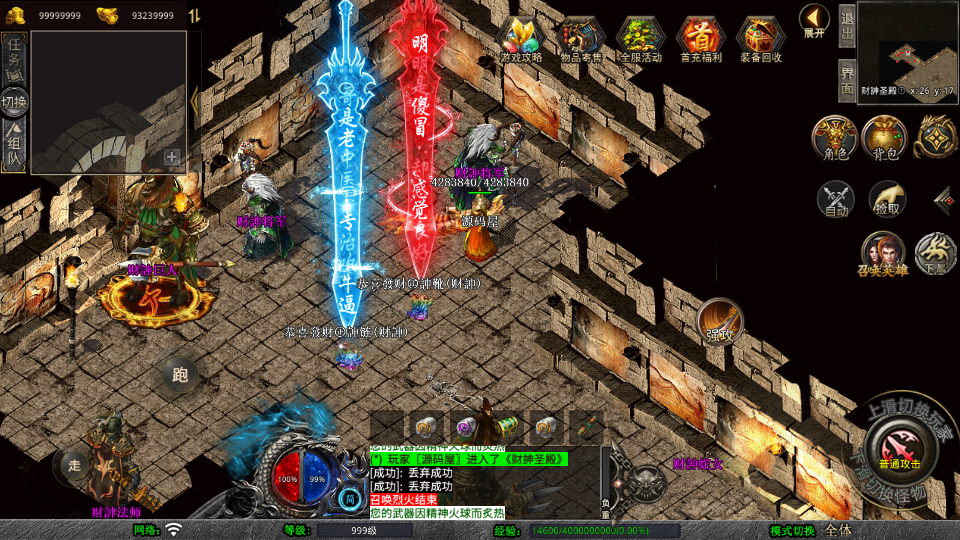The height and width of the screenshot is (540, 960).
Task: Open the 装备回收 equipment recycling chest
Action: click(761, 38)
